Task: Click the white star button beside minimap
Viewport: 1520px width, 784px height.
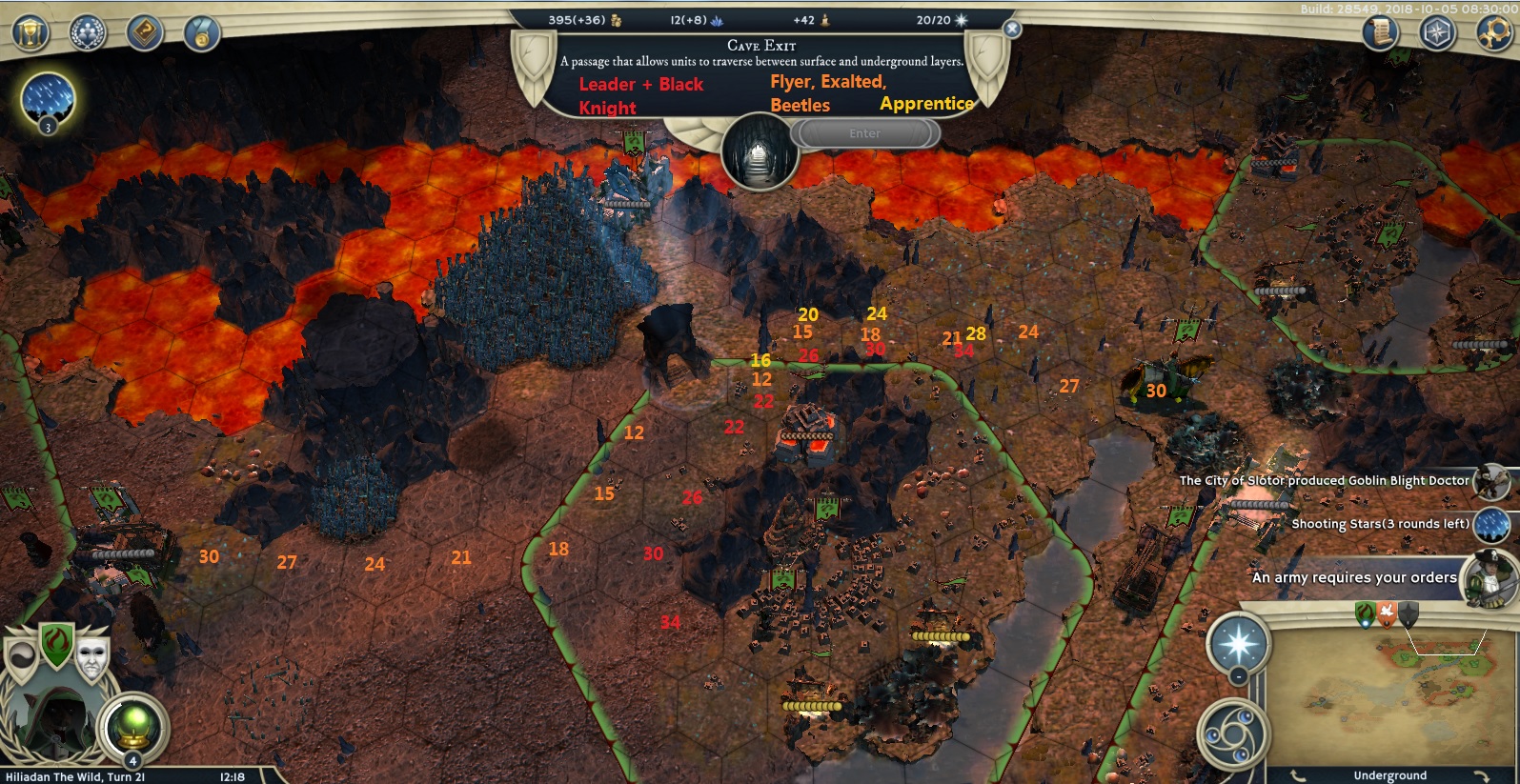Action: tap(1239, 644)
